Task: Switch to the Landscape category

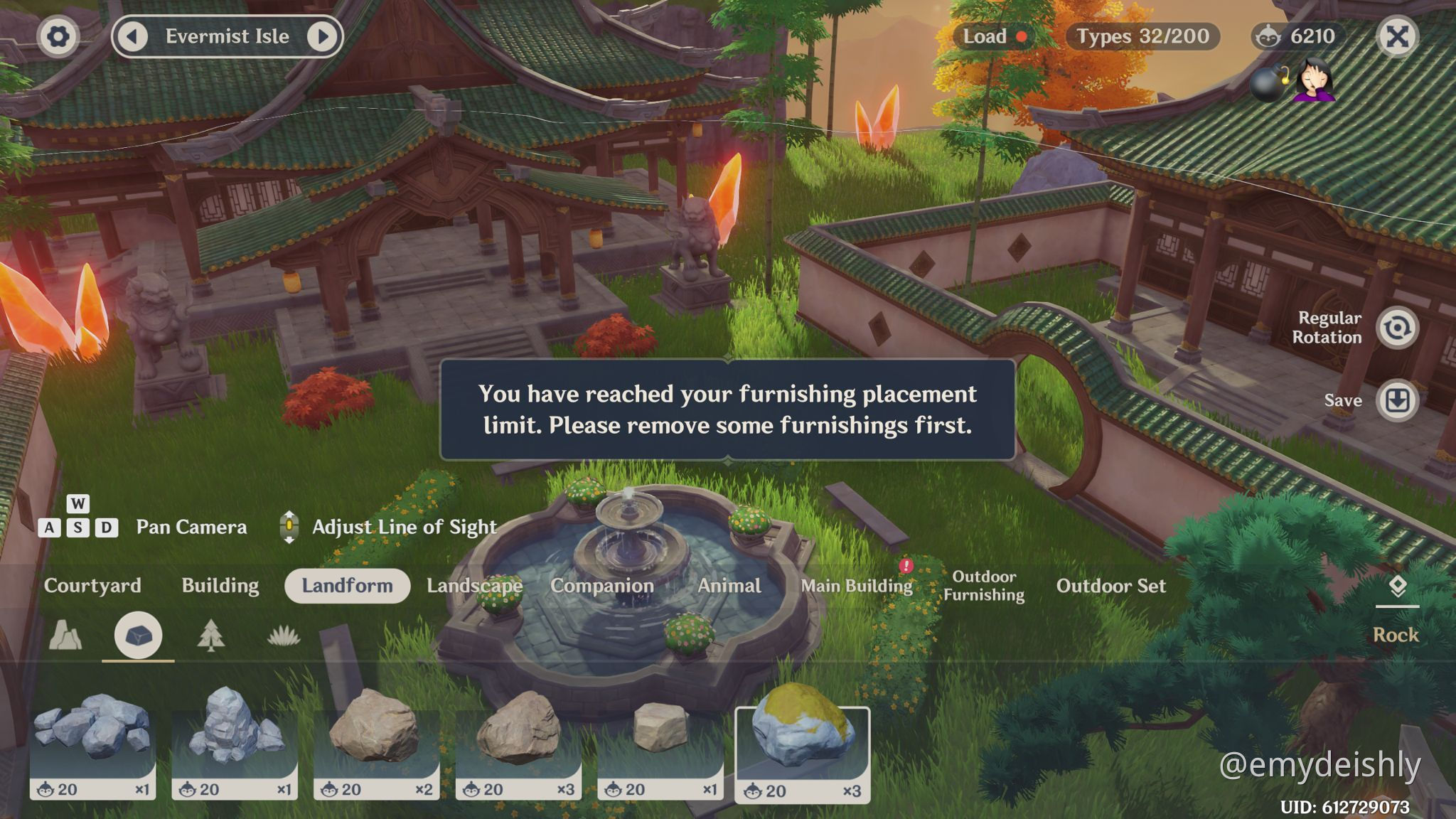Action: [474, 586]
